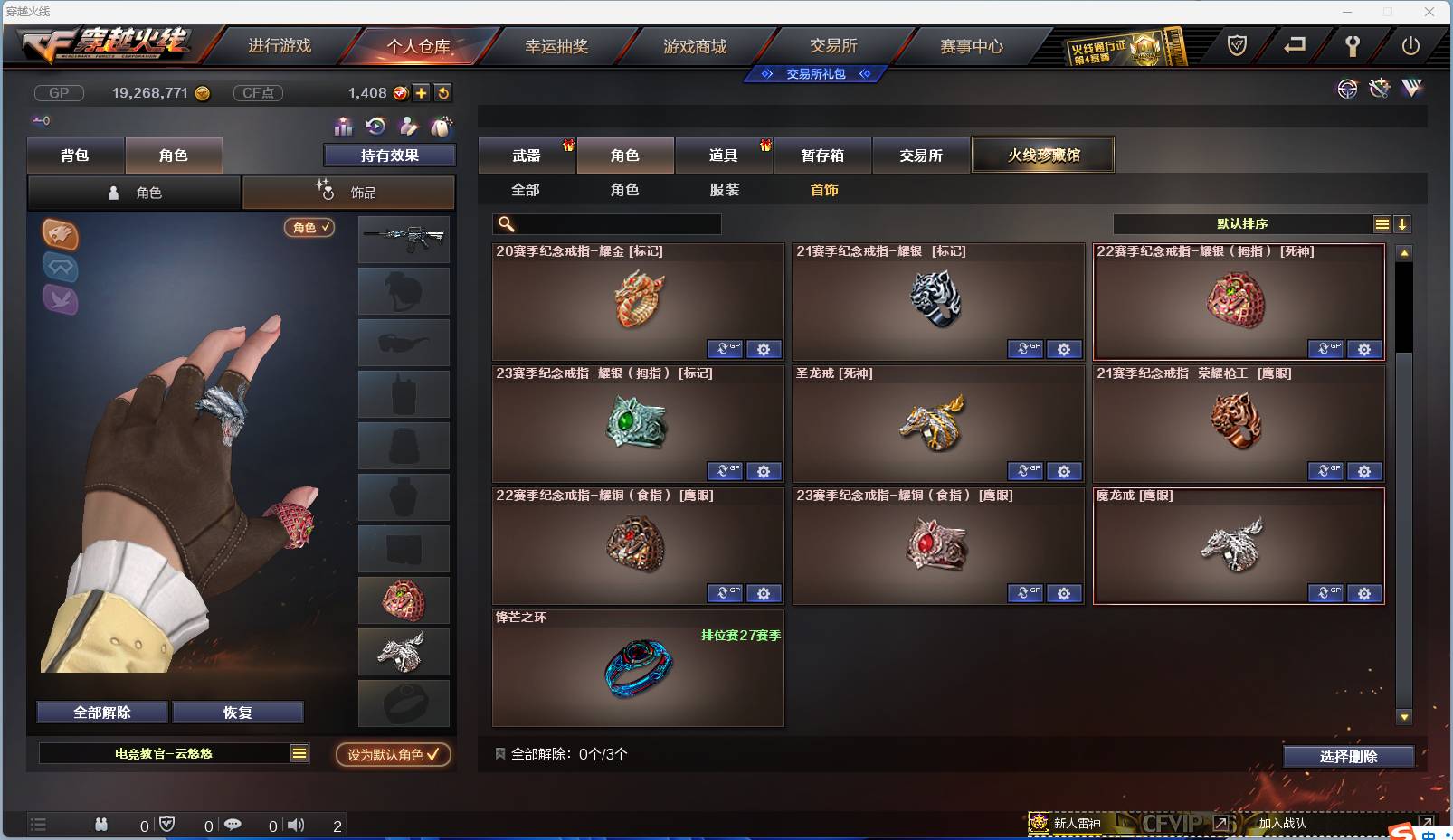1453x840 pixels.
Task: Click the speaker volume icon in the bottom bar
Action: click(297, 825)
